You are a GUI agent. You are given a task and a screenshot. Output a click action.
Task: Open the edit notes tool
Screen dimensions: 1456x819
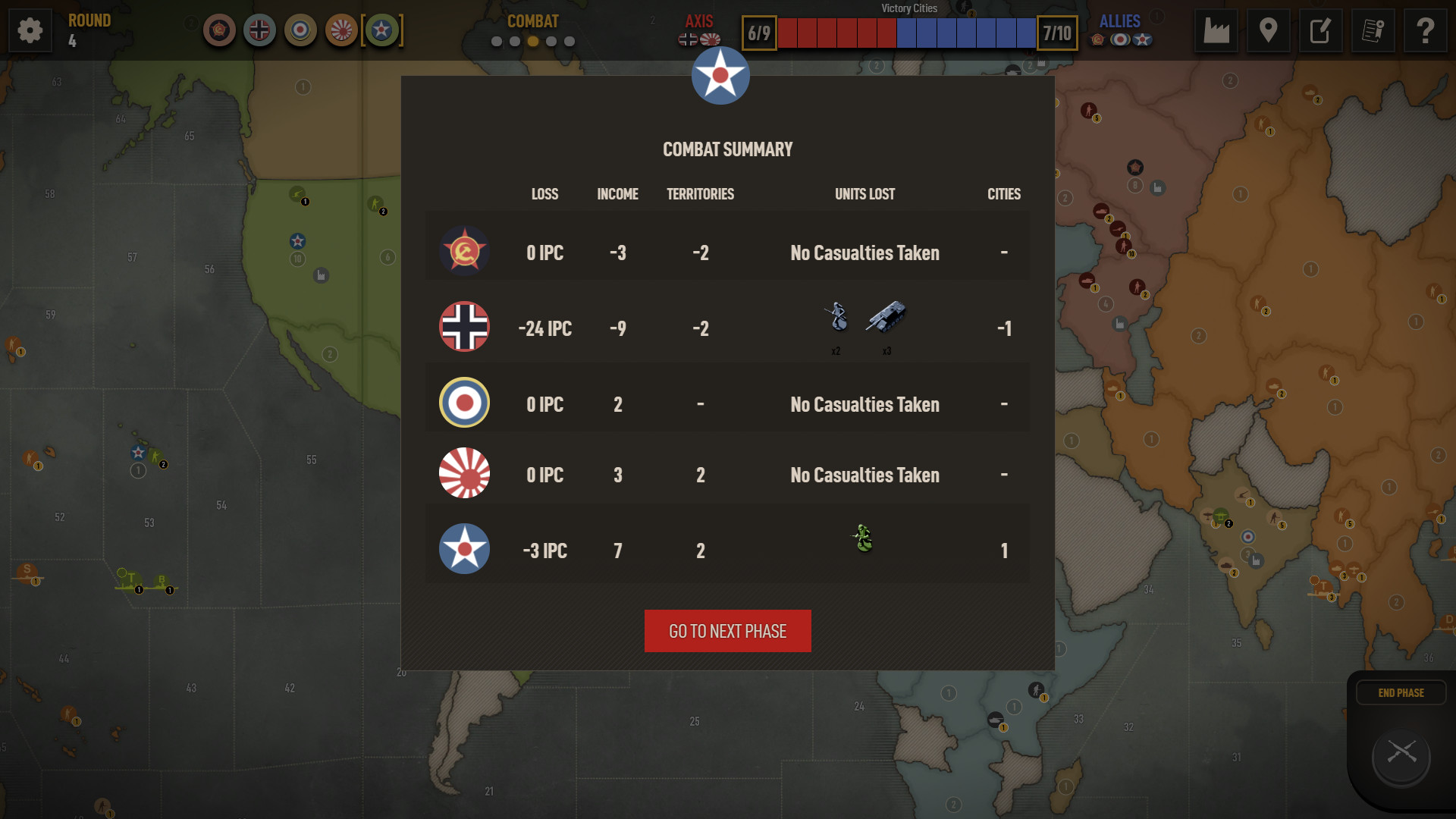pos(1321,30)
